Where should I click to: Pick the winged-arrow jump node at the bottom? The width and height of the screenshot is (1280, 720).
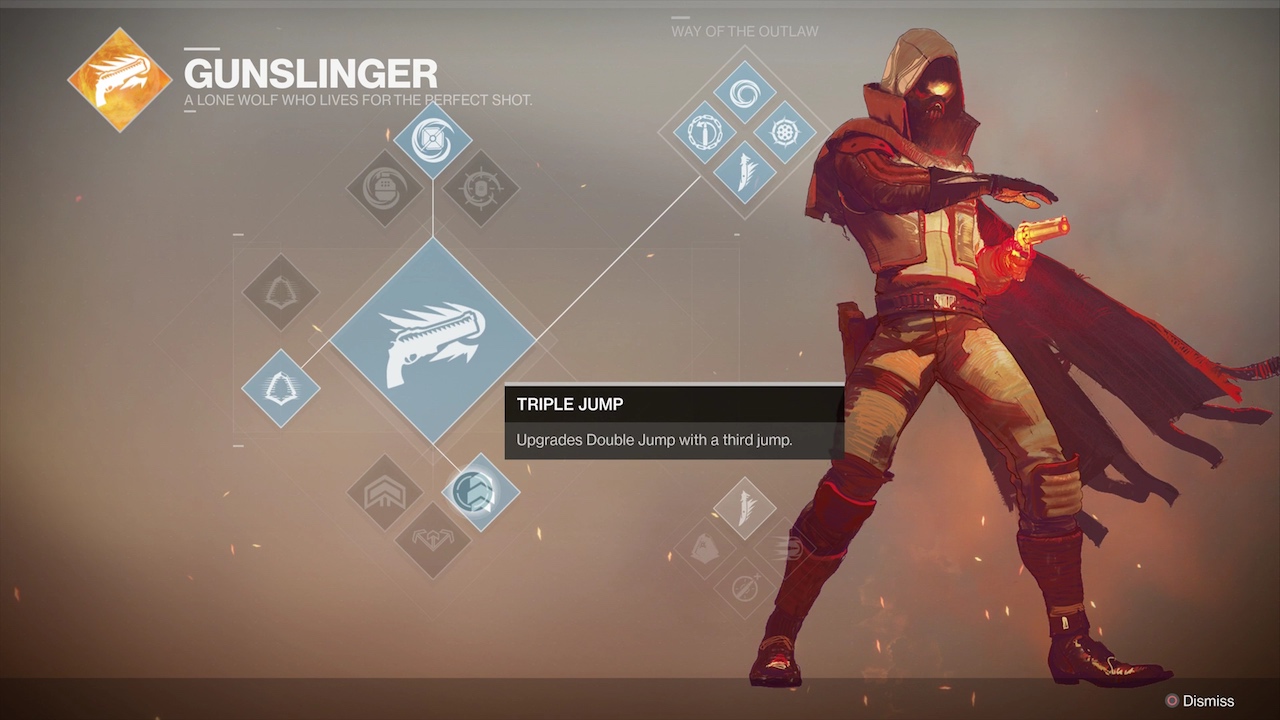[432, 539]
